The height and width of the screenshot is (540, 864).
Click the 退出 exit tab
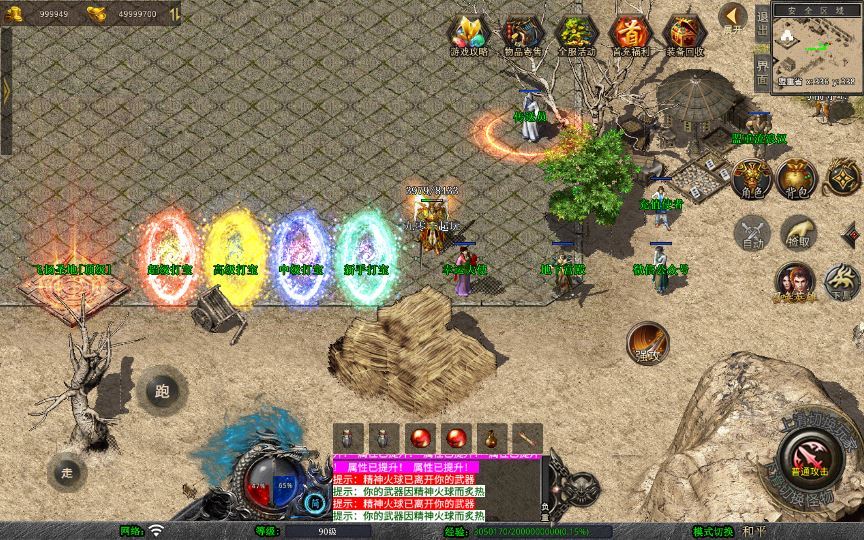(x=762, y=25)
